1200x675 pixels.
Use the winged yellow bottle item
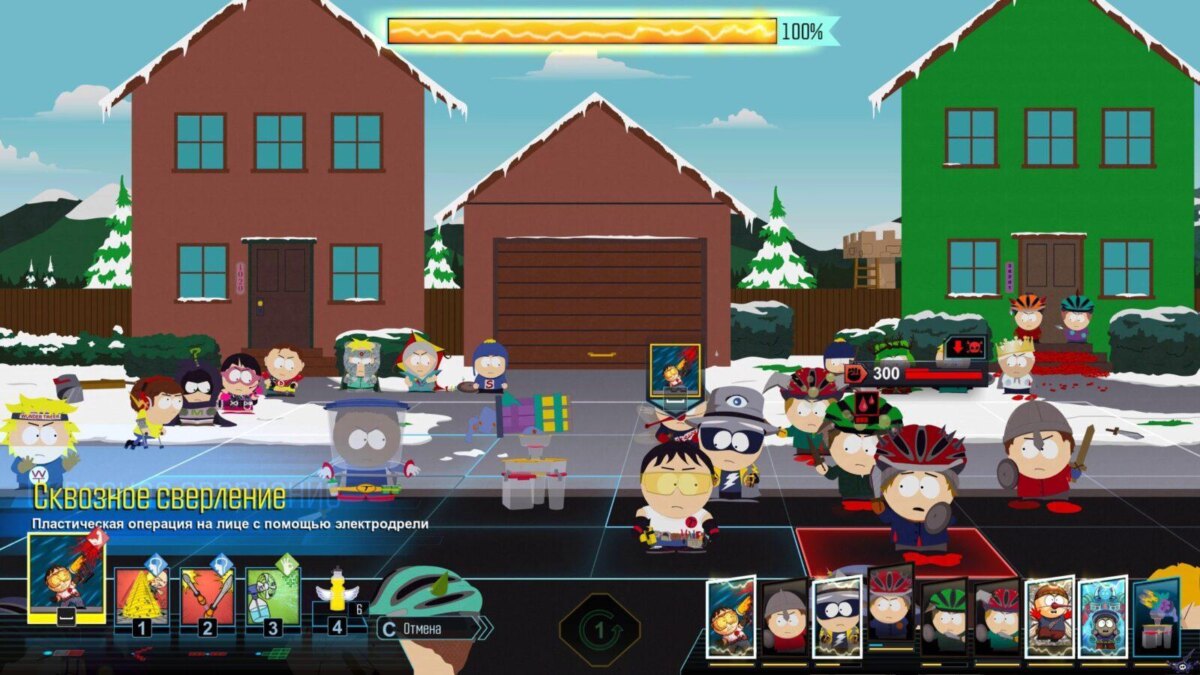(x=338, y=598)
